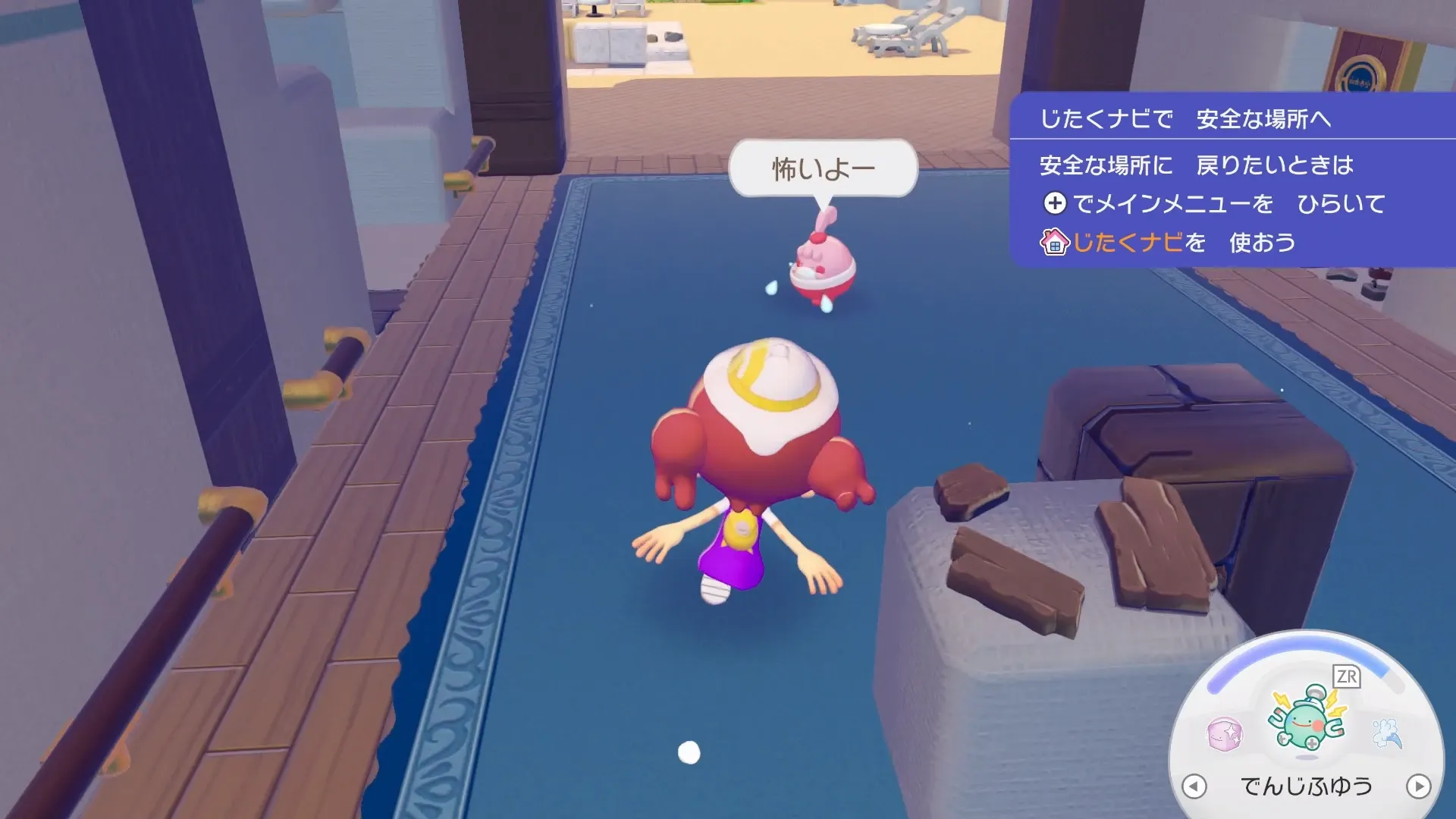Open the orange じたくナビ text link
The height and width of the screenshot is (819, 1456).
point(1127,243)
